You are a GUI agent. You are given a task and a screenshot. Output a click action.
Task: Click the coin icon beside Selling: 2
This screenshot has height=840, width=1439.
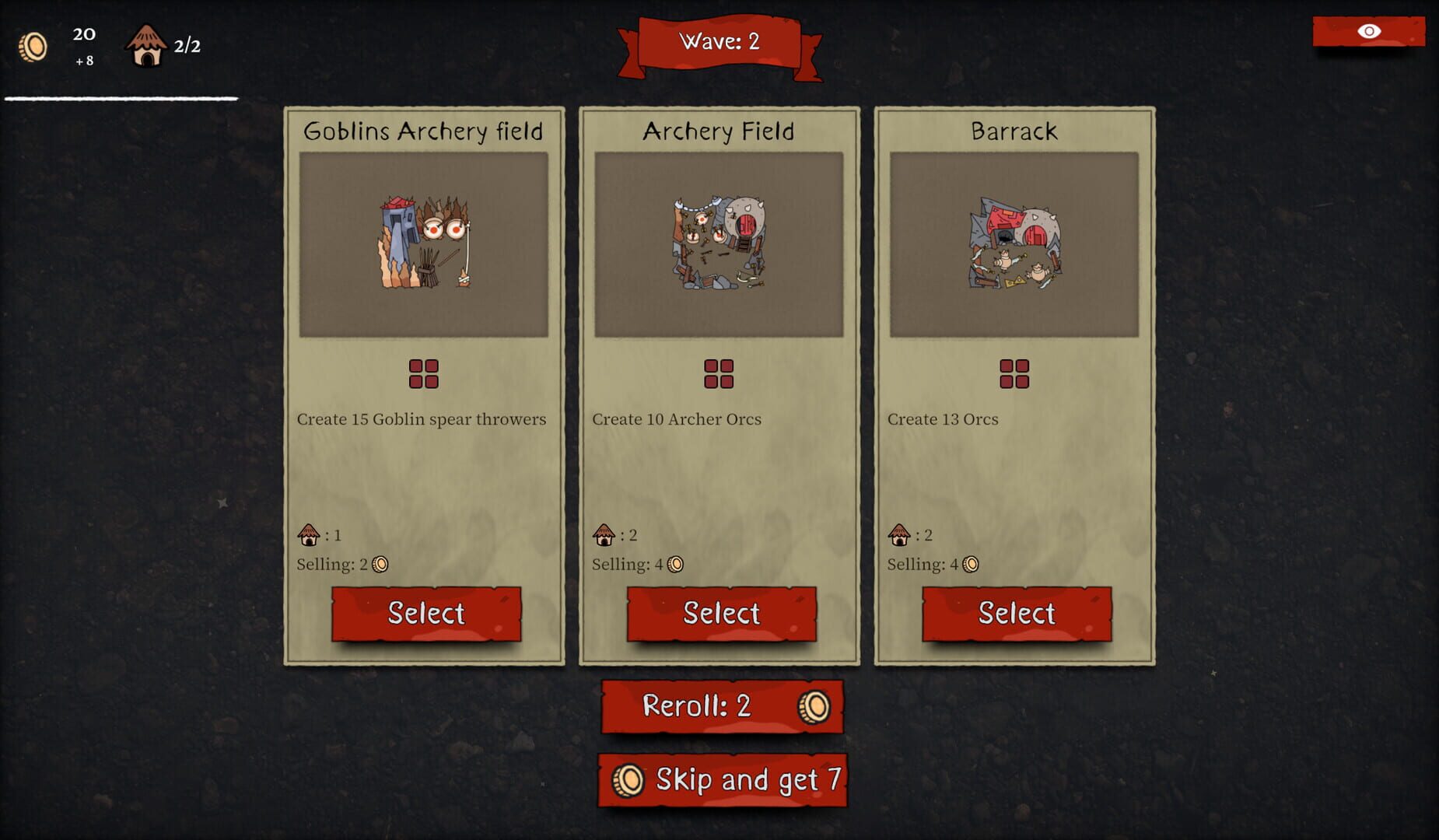pos(380,564)
